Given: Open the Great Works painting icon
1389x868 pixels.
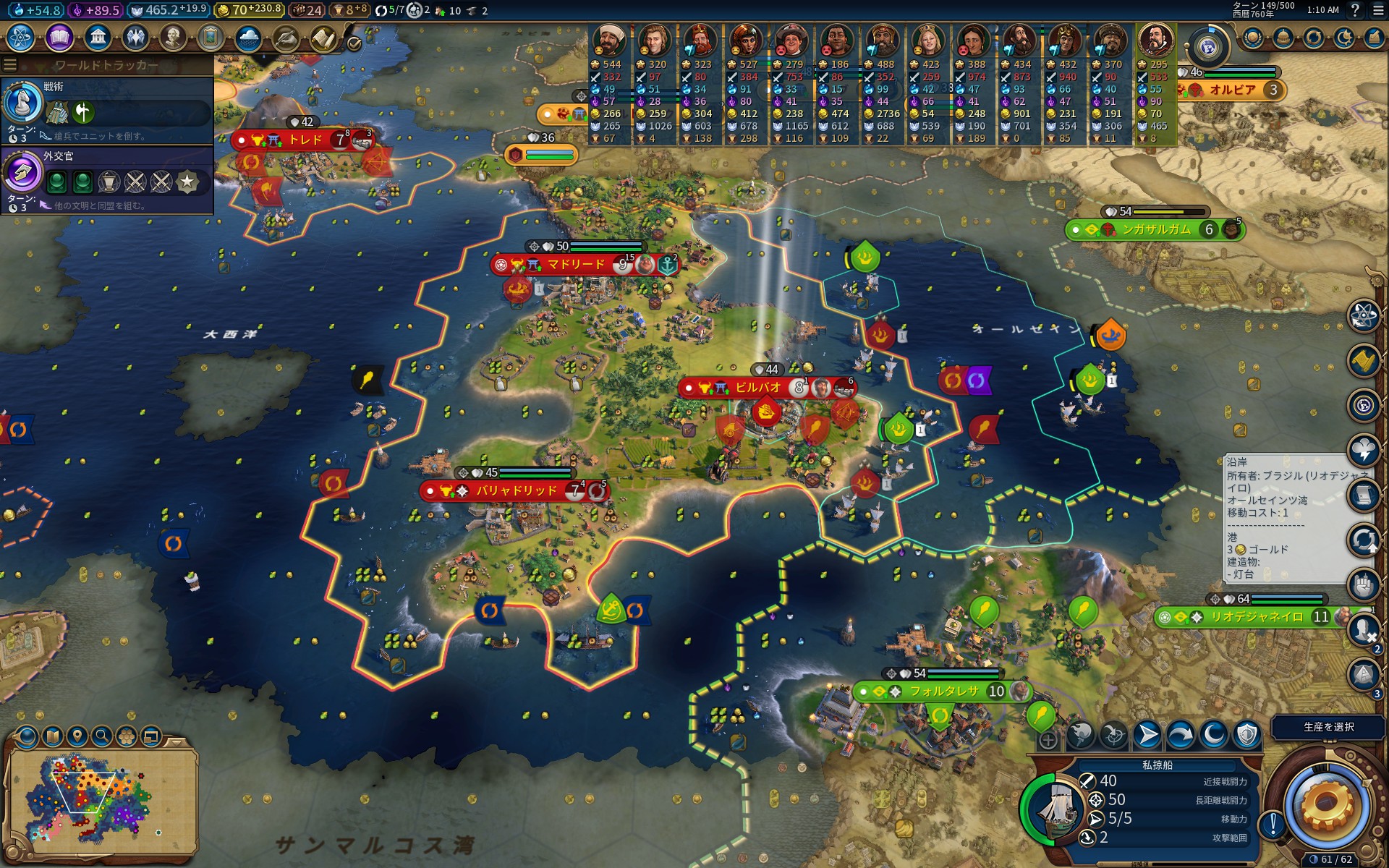Looking at the screenshot, I should pos(211,38).
